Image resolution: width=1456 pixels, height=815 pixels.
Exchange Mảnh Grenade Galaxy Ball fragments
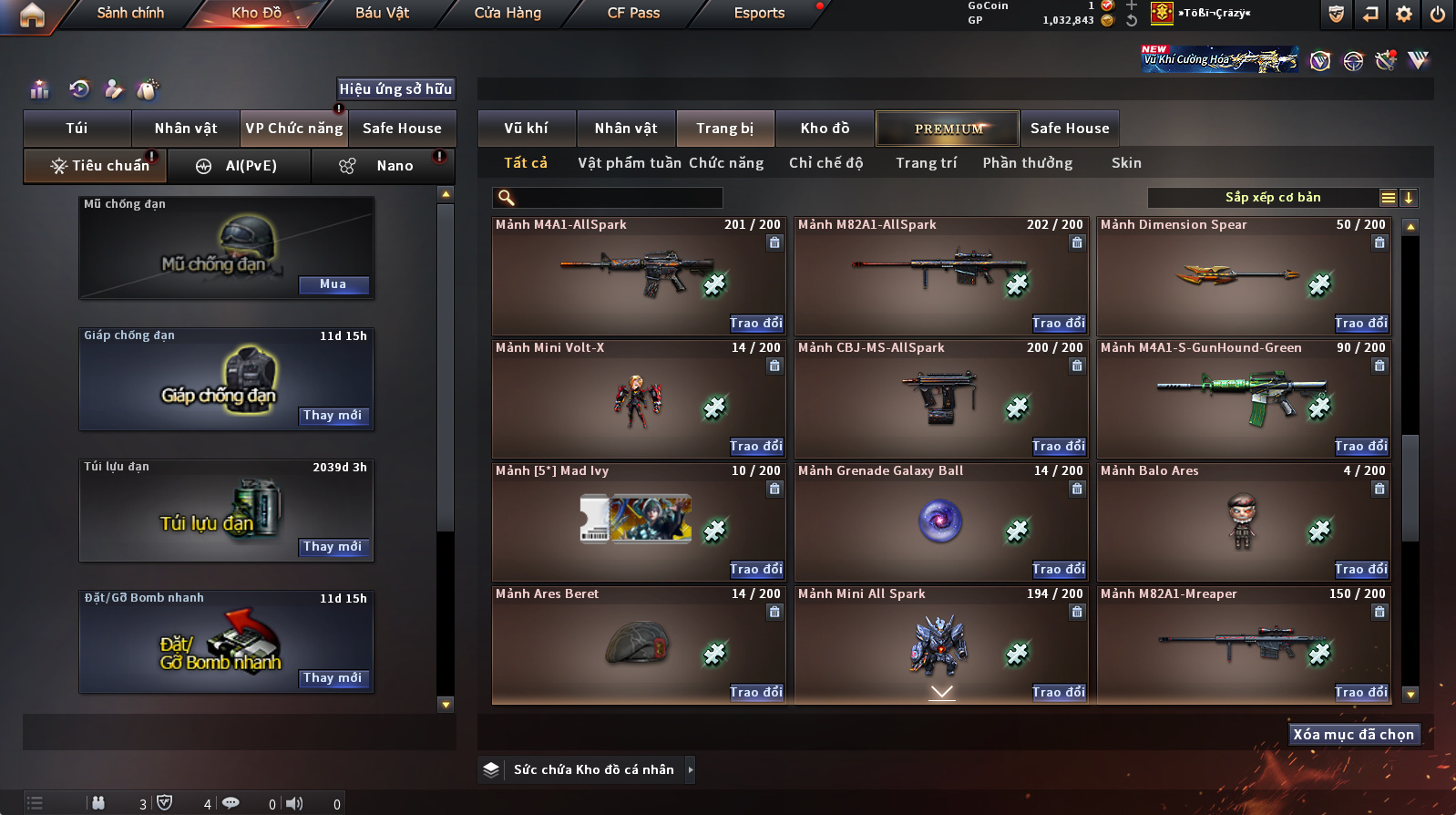coord(1059,570)
